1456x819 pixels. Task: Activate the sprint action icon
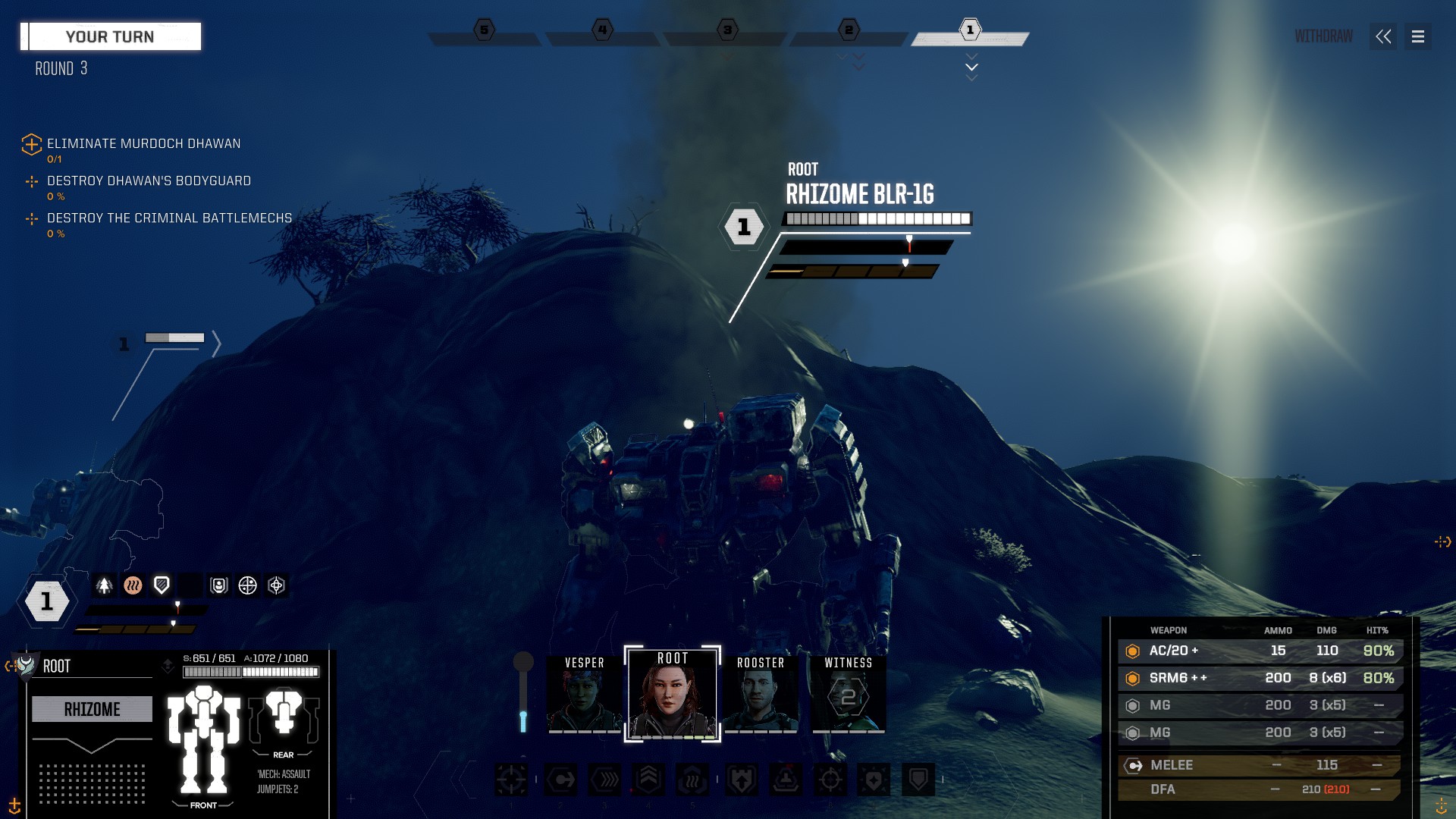tap(604, 779)
